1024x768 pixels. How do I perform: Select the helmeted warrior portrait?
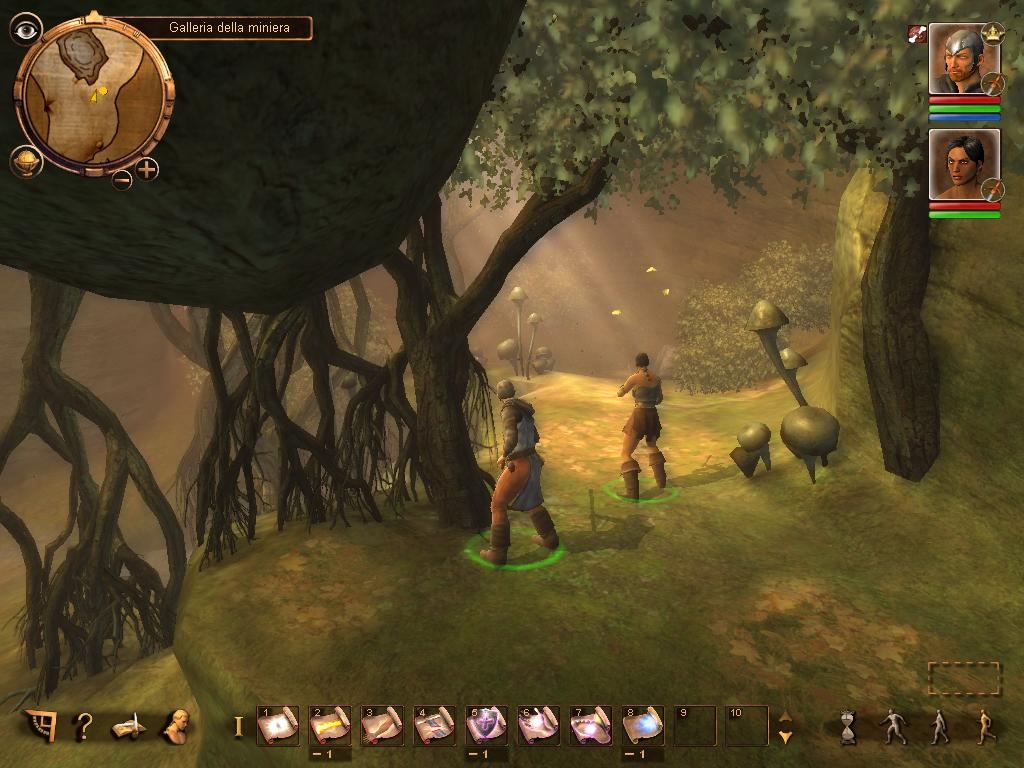tap(963, 59)
